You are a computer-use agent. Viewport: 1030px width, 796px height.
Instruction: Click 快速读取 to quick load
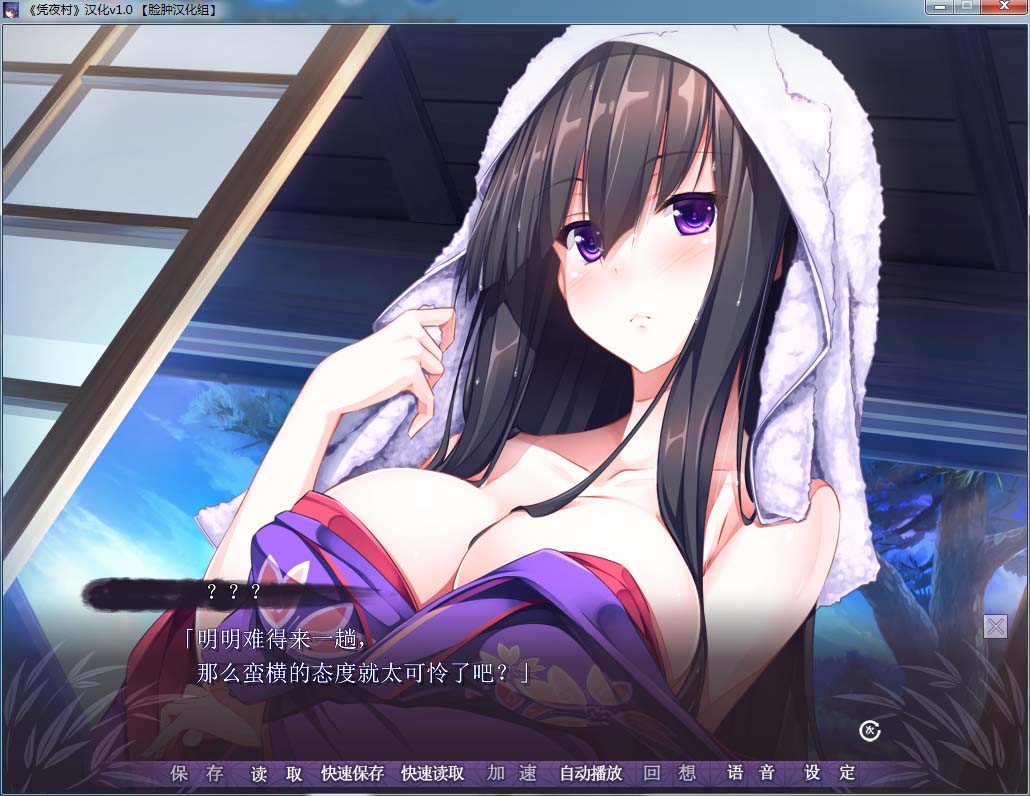[432, 773]
